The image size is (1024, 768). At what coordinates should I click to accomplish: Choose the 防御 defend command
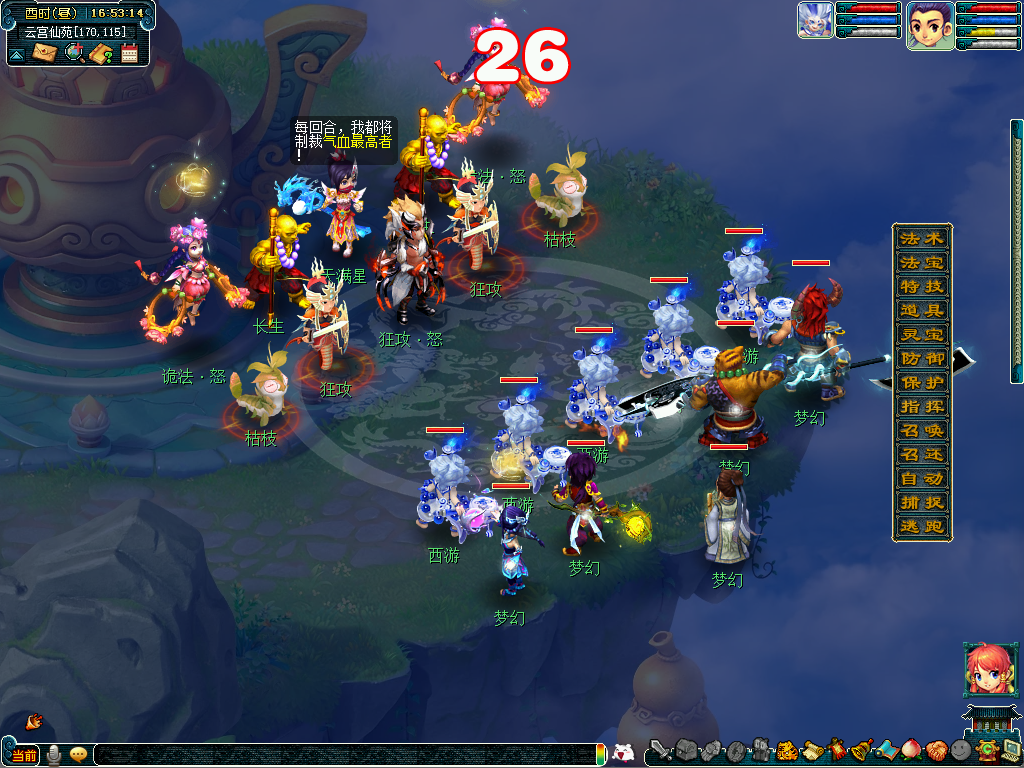tap(921, 359)
